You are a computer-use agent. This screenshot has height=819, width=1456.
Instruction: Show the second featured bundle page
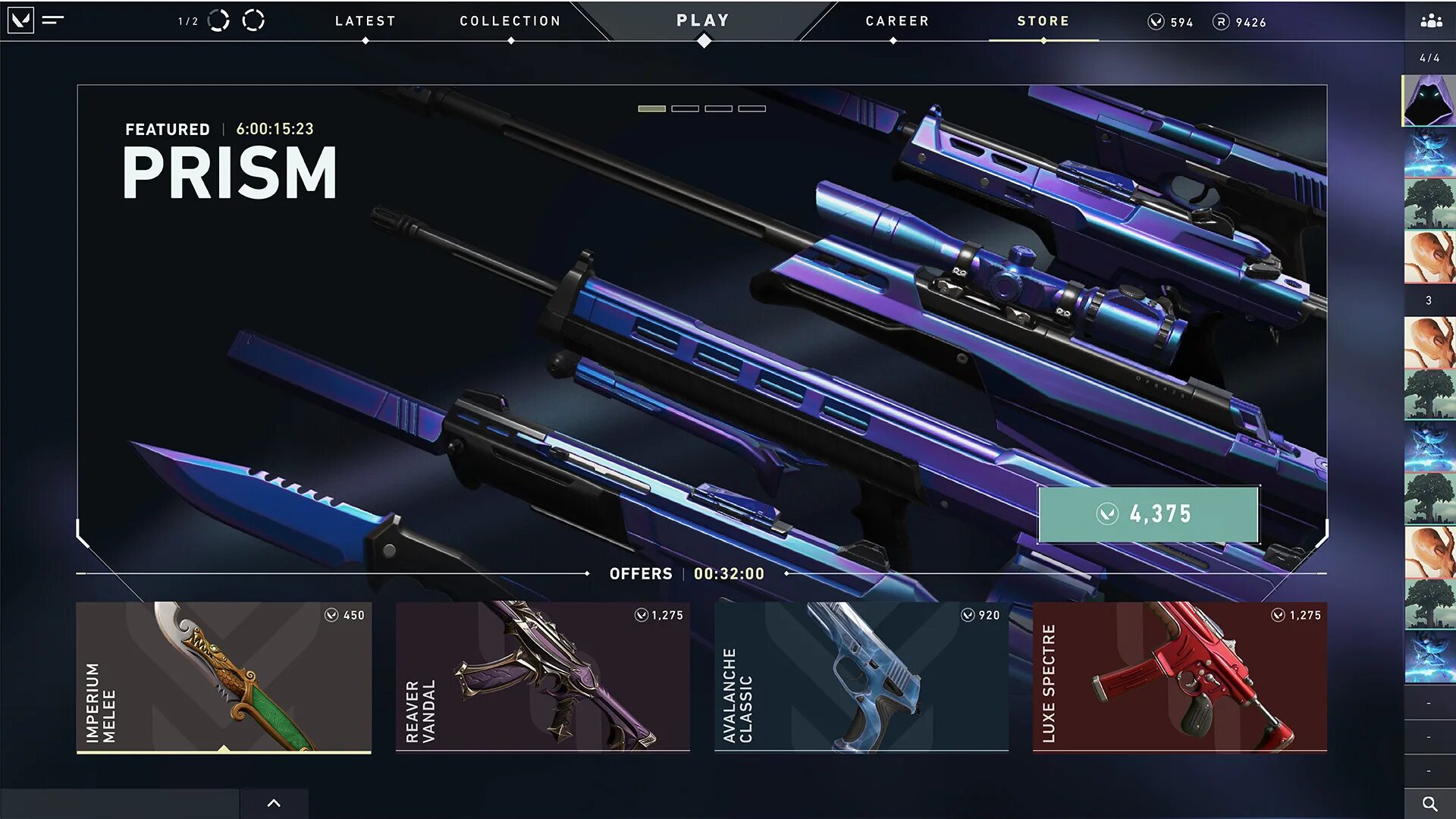(685, 109)
